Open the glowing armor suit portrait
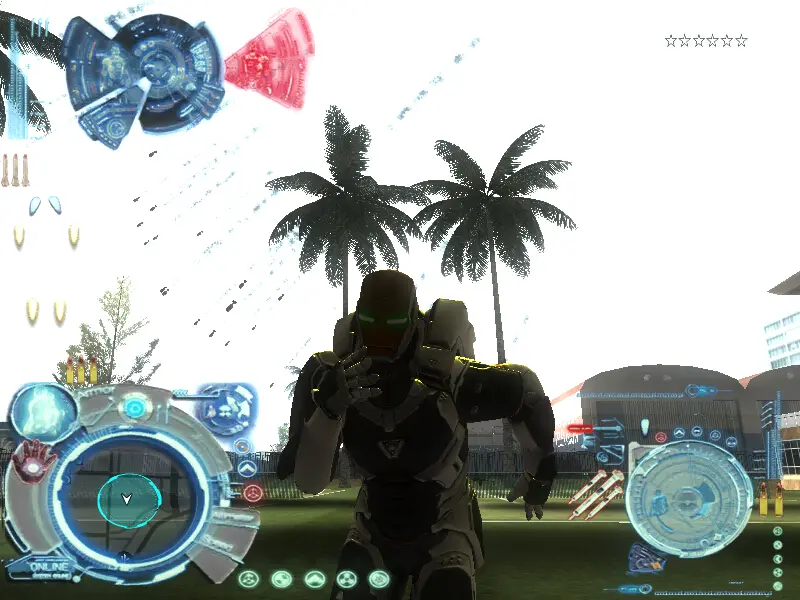 coord(44,412)
